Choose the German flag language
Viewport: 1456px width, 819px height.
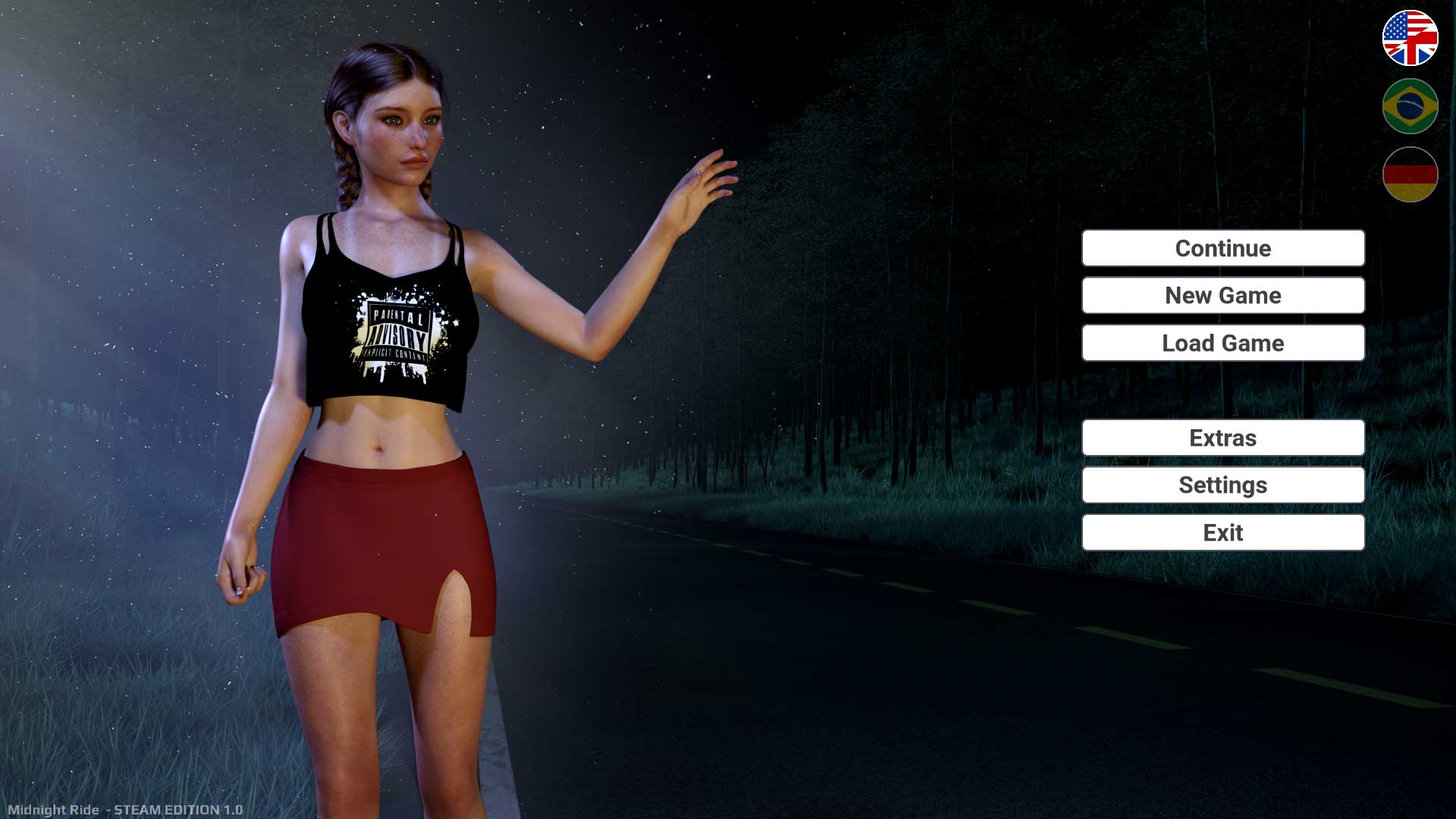pyautogui.click(x=1410, y=174)
